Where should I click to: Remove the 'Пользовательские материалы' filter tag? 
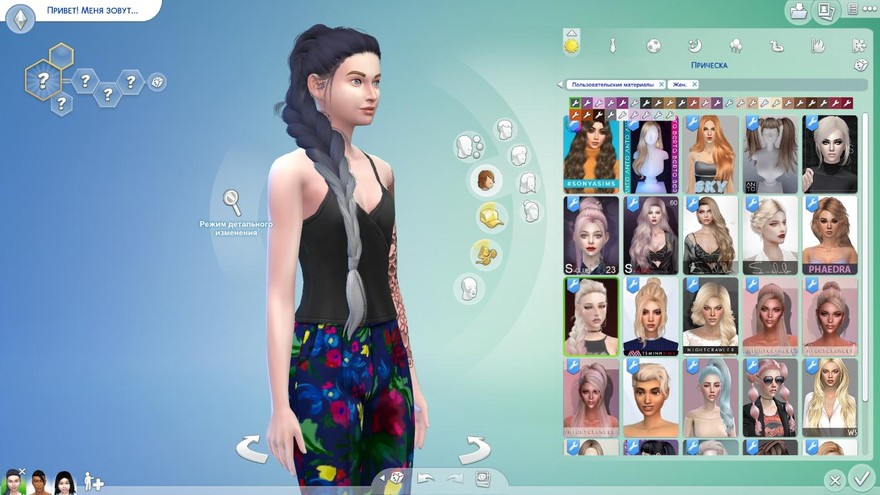pyautogui.click(x=661, y=85)
